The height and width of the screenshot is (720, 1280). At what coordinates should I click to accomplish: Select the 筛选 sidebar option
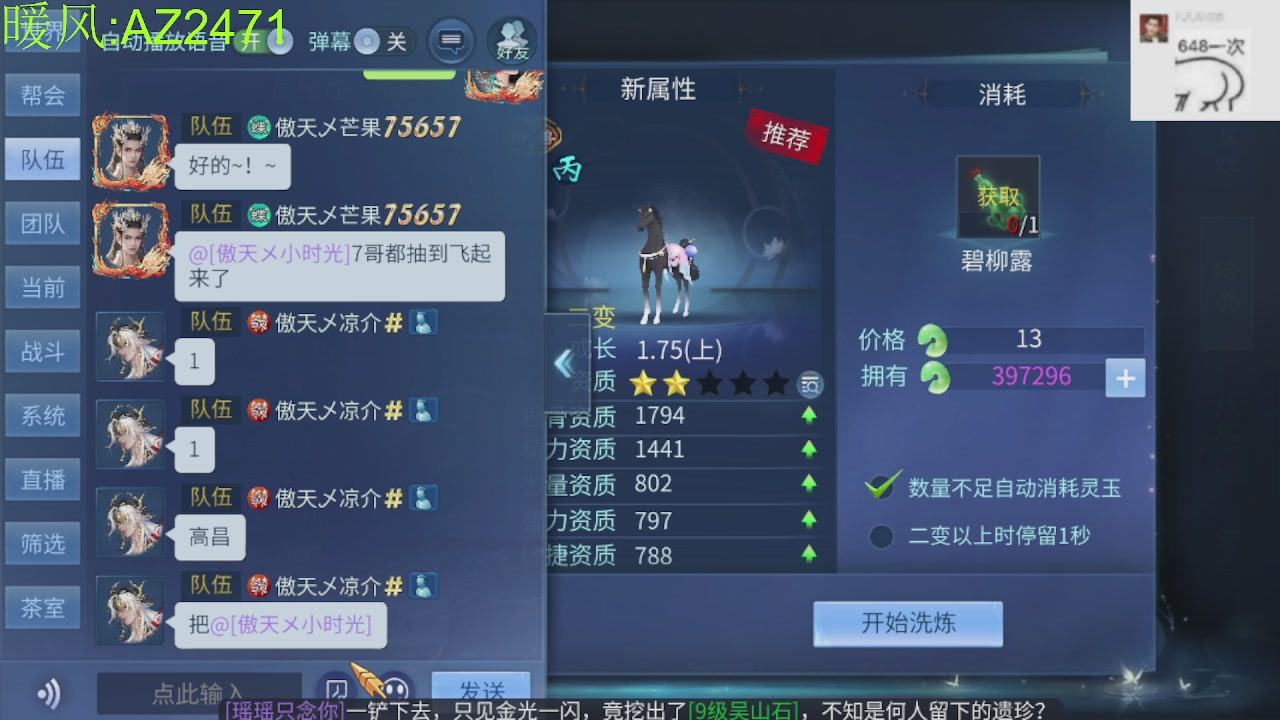click(x=42, y=544)
